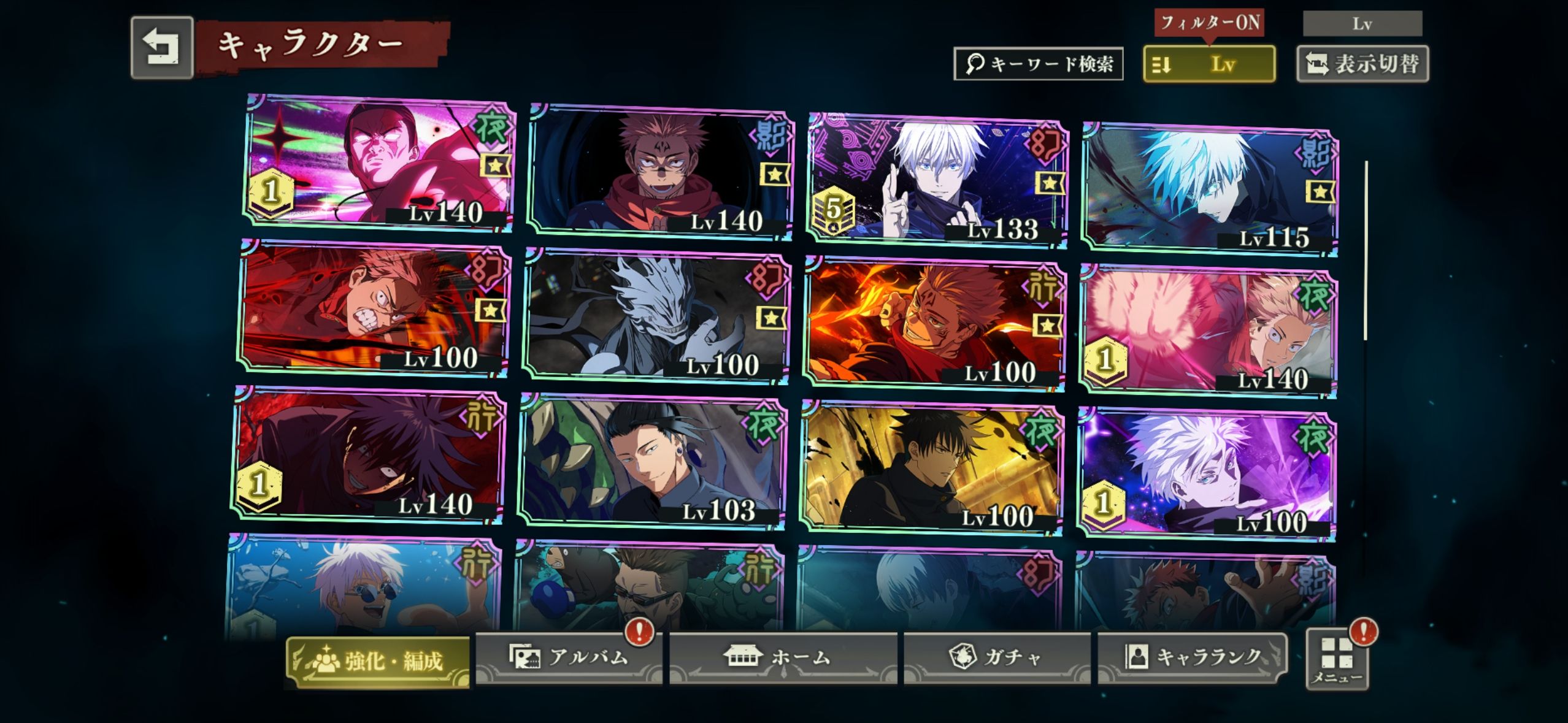Select the Lv133 white-haired character card
Image resolution: width=1568 pixels, height=723 pixels.
tap(937, 180)
